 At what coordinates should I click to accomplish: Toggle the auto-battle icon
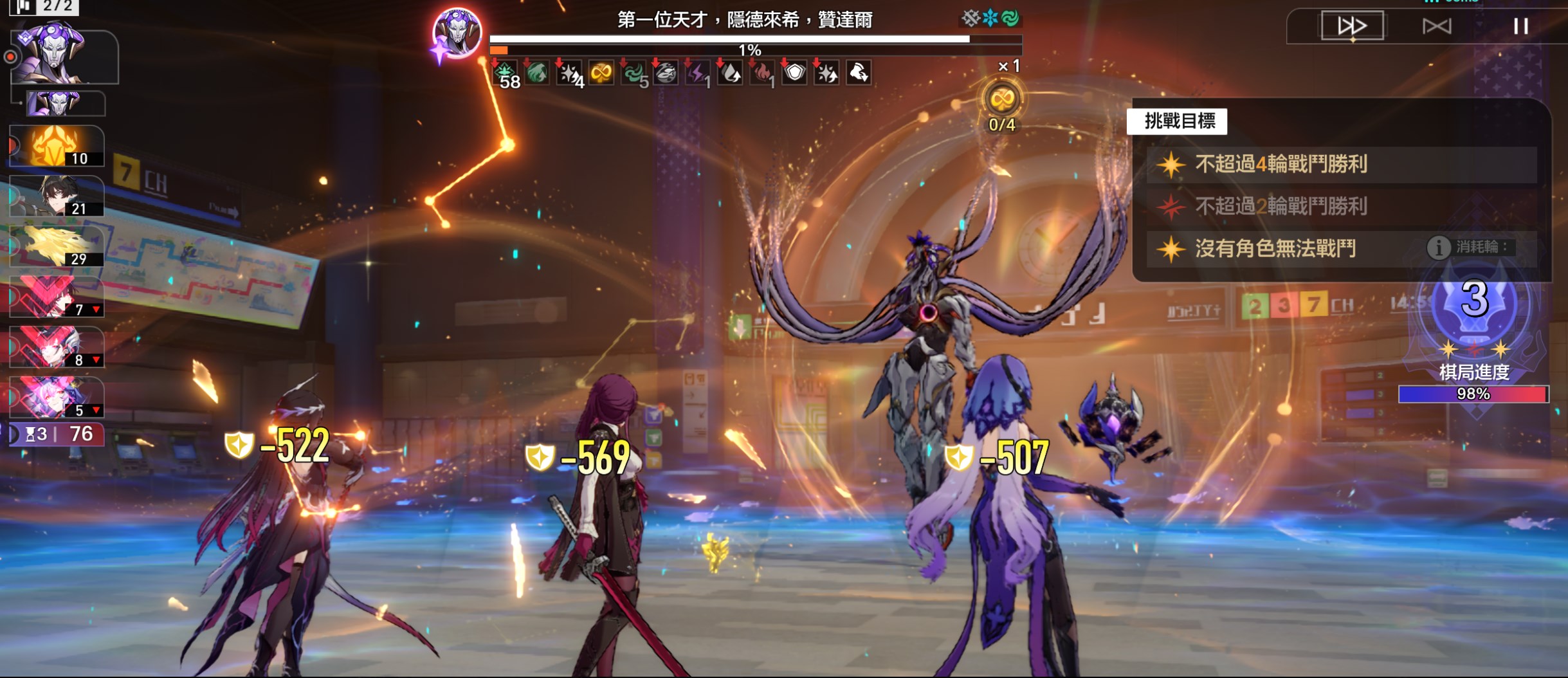[x=1436, y=26]
